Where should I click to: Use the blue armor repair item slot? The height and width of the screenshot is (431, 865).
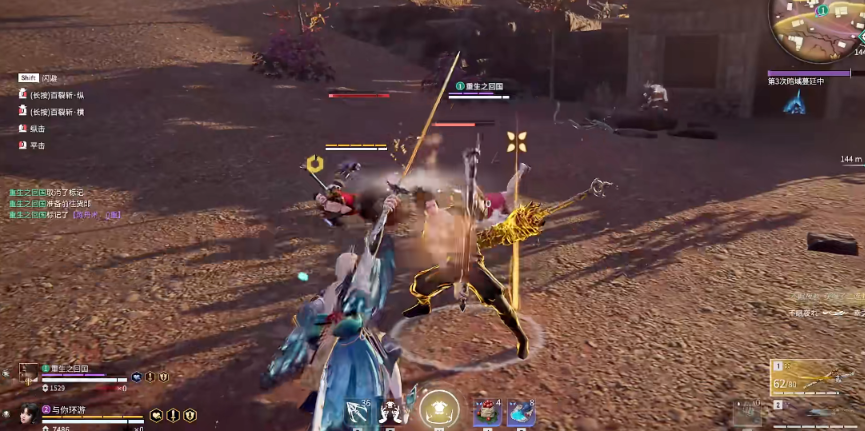[x=520, y=411]
